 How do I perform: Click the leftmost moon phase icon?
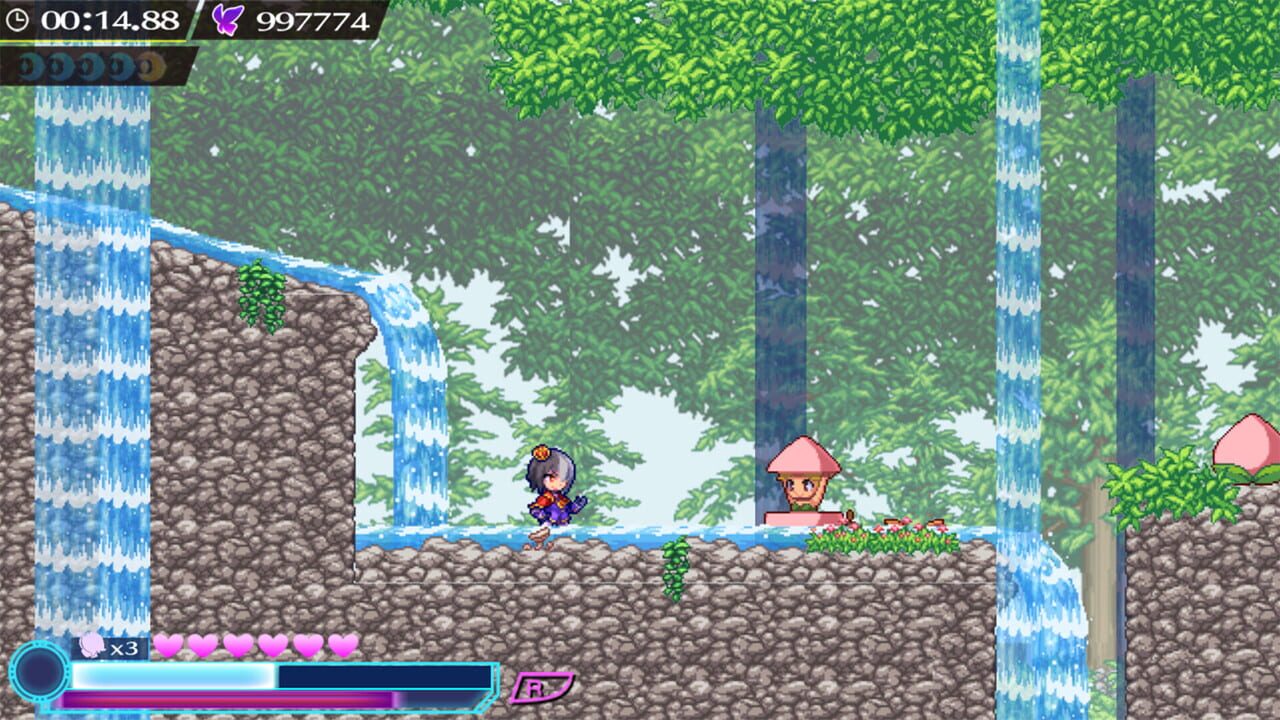click(28, 64)
